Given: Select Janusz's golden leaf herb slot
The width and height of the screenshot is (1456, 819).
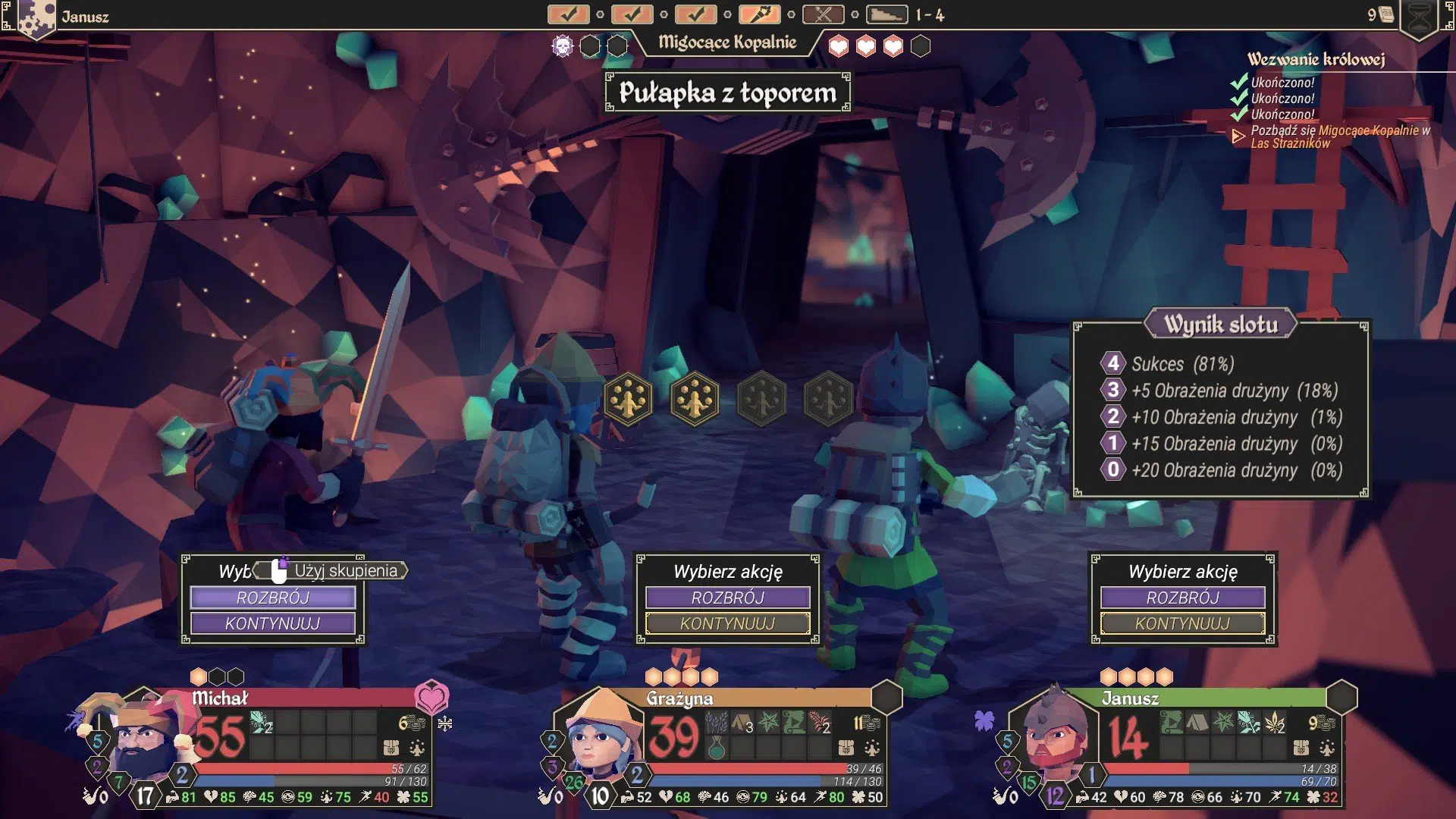Looking at the screenshot, I should (1276, 723).
